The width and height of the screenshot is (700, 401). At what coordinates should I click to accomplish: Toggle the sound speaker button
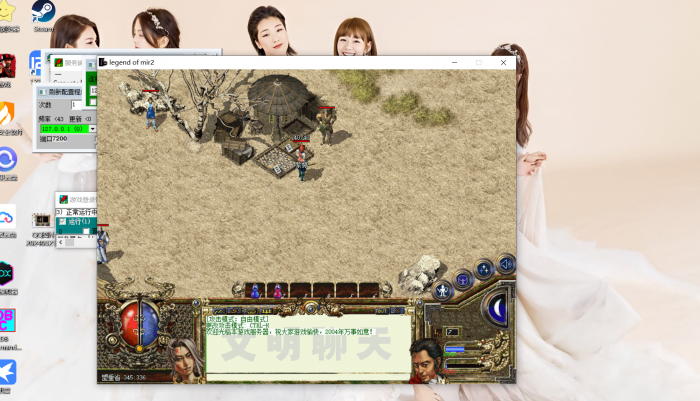pyautogui.click(x=506, y=264)
